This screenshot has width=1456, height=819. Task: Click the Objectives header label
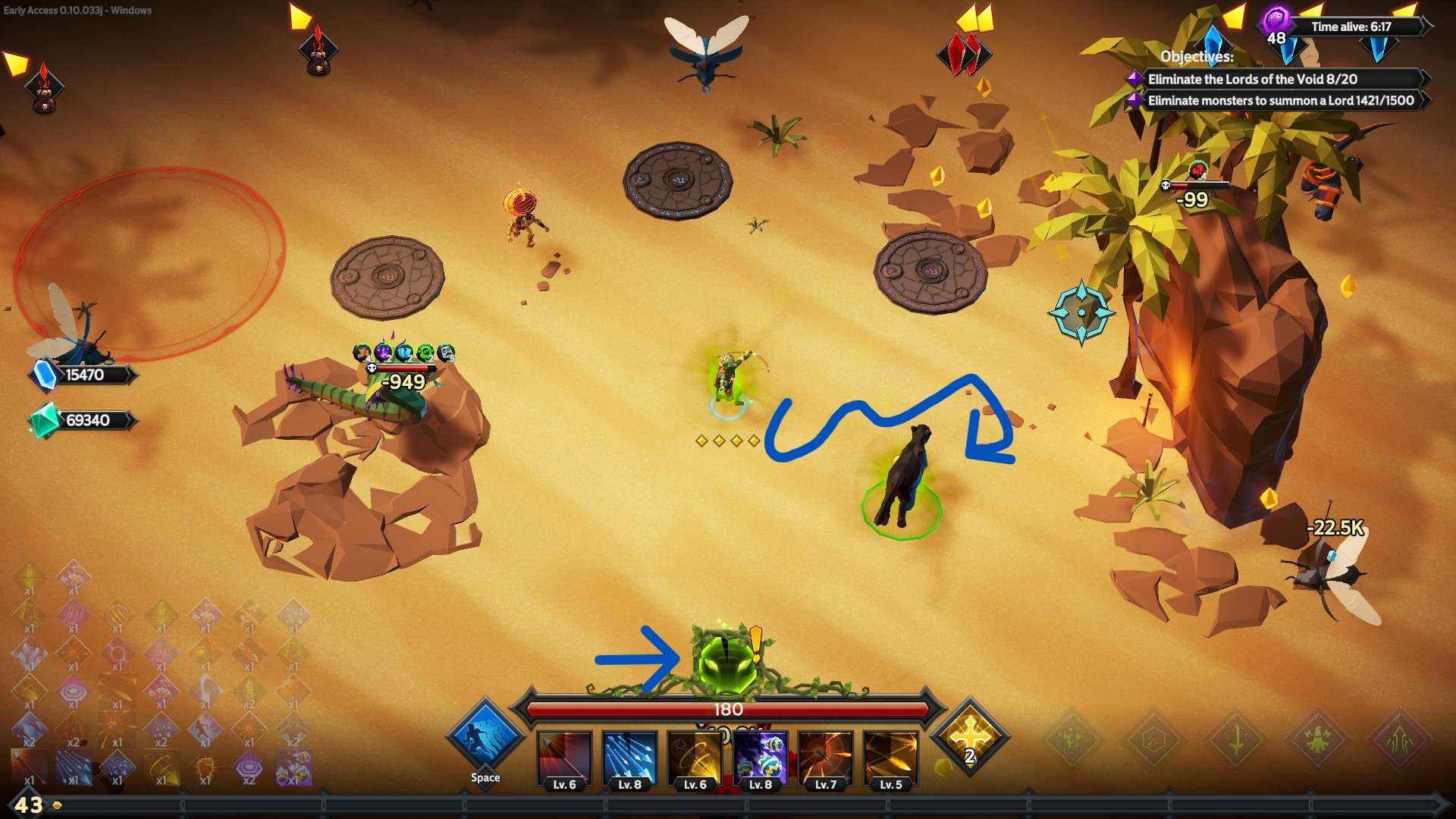(x=1198, y=56)
